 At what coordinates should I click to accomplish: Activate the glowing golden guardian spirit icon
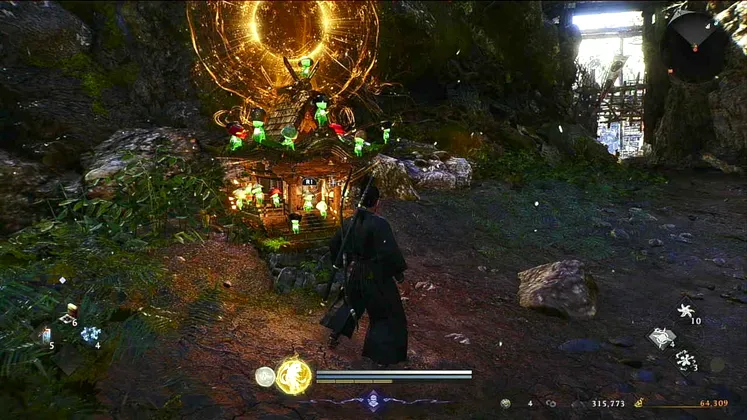[293, 376]
